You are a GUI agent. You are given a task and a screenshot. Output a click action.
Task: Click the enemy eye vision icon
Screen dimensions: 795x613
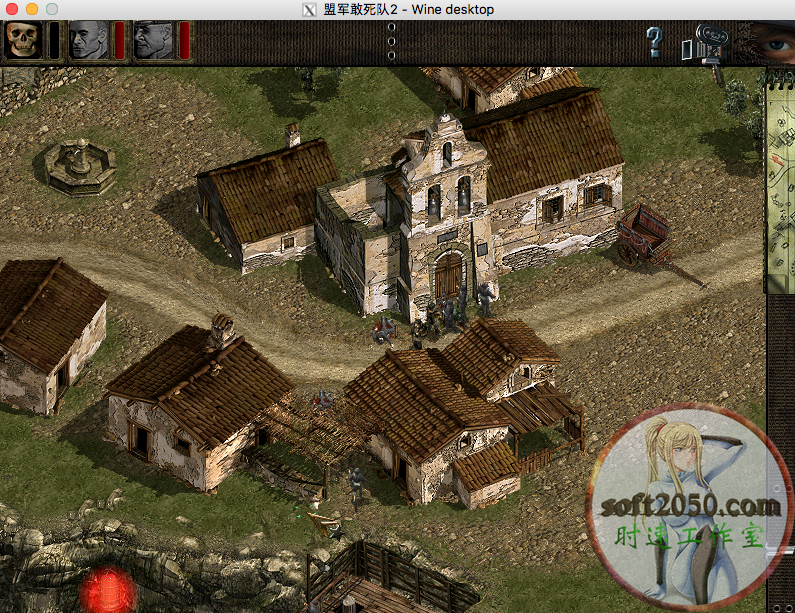771,44
